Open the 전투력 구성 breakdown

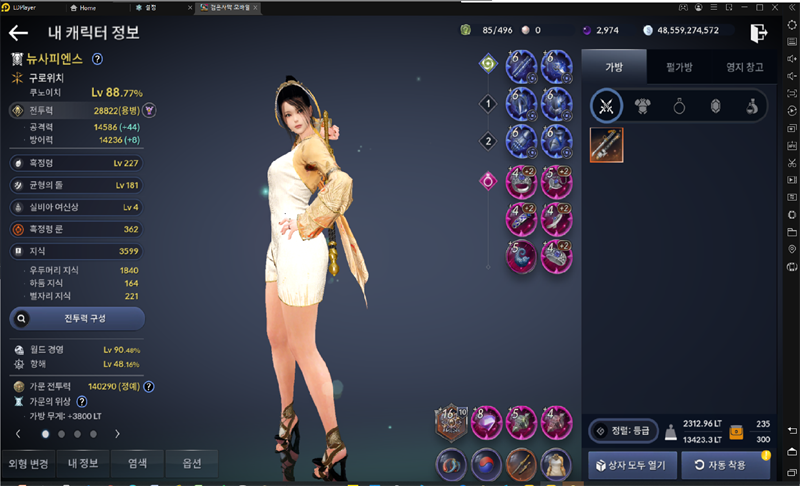click(x=77, y=318)
